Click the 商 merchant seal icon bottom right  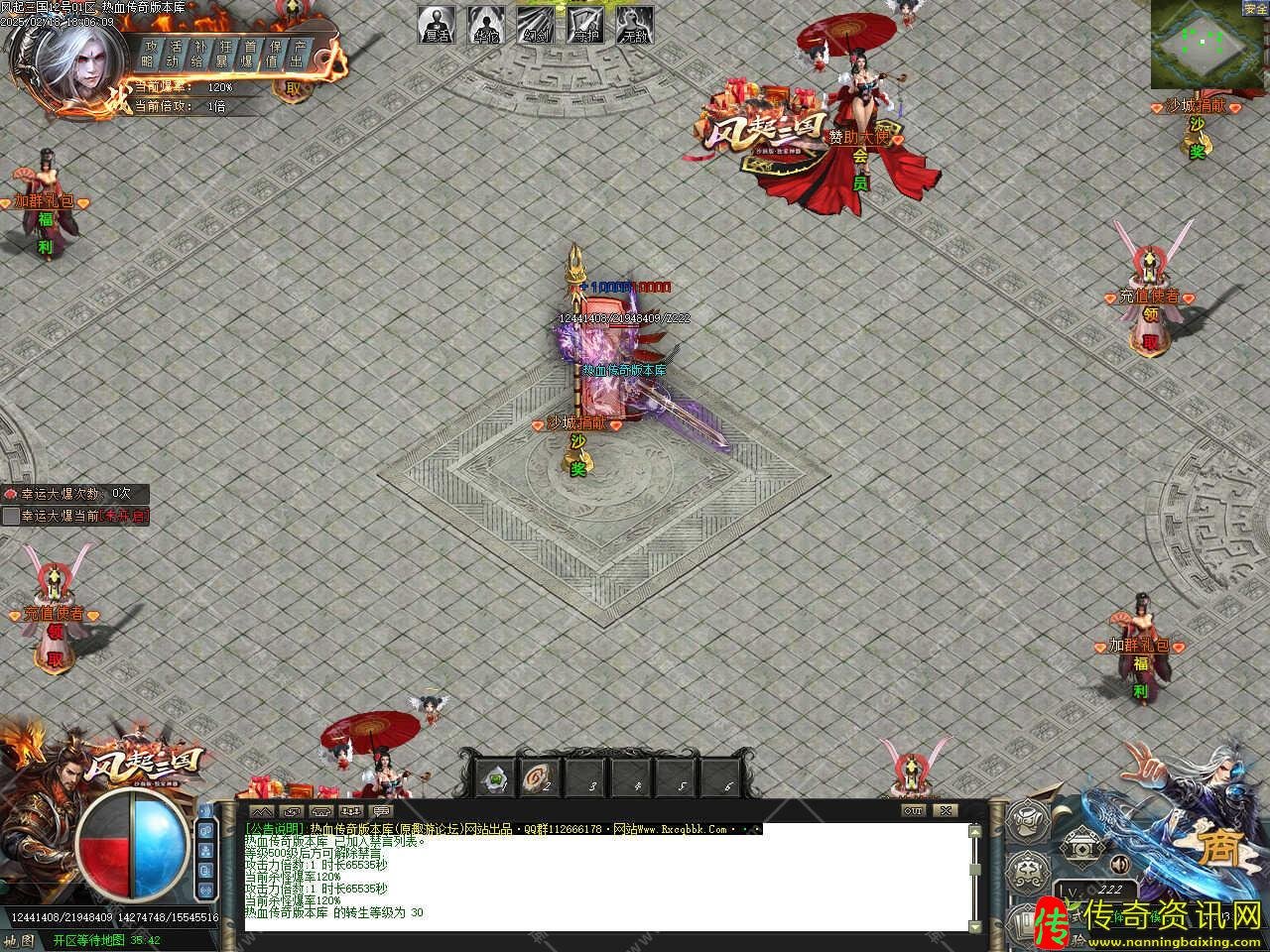point(1222,846)
